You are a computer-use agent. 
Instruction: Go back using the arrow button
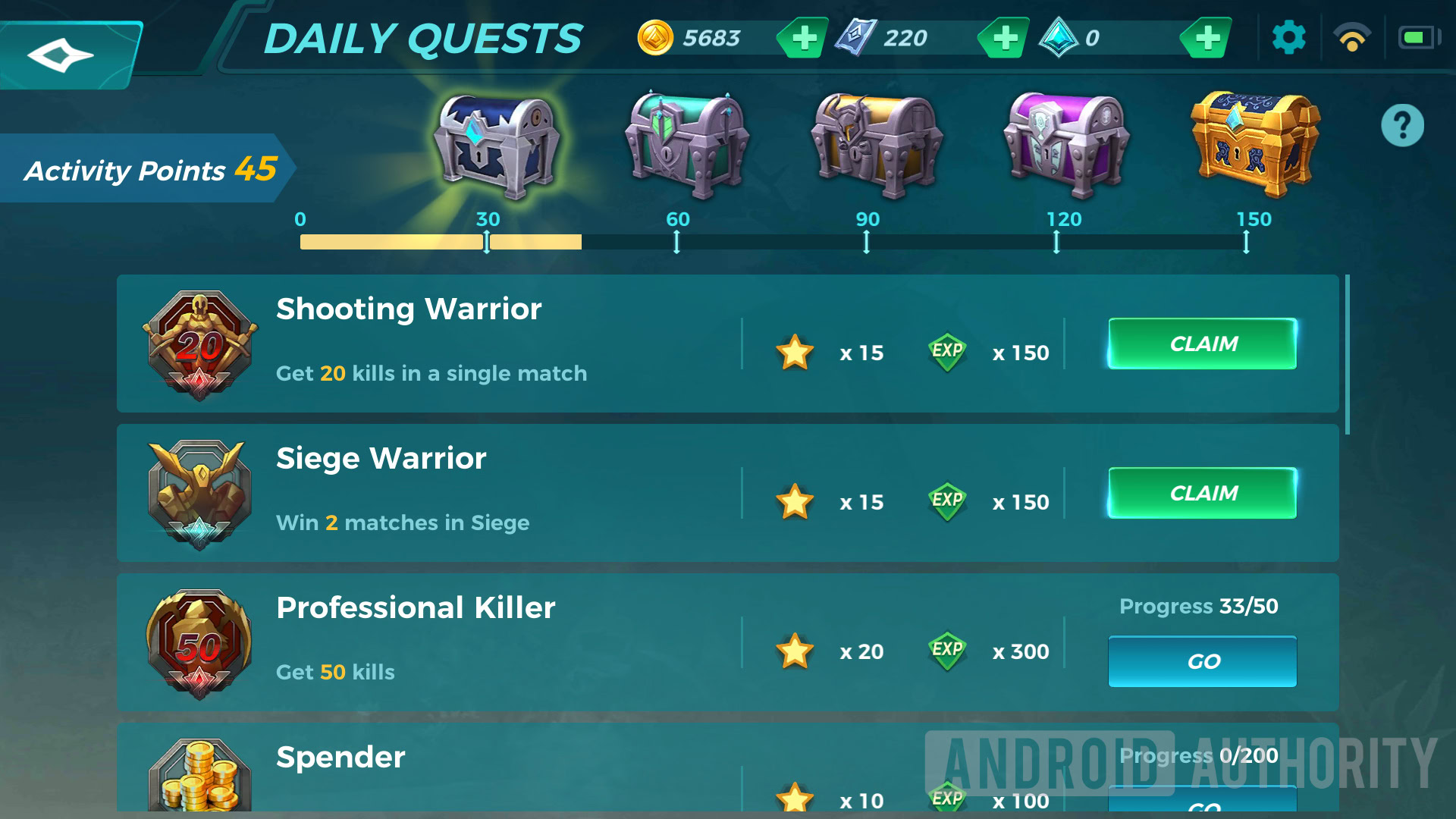[62, 55]
